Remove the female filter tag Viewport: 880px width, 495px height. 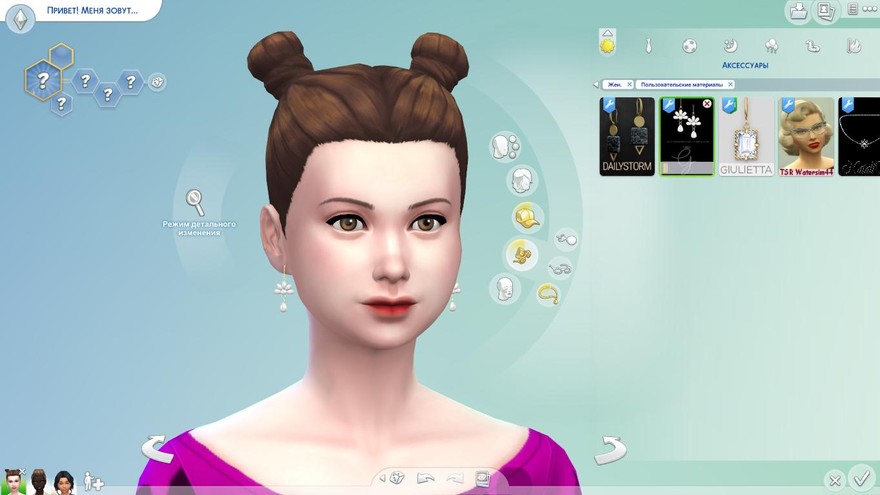point(629,85)
